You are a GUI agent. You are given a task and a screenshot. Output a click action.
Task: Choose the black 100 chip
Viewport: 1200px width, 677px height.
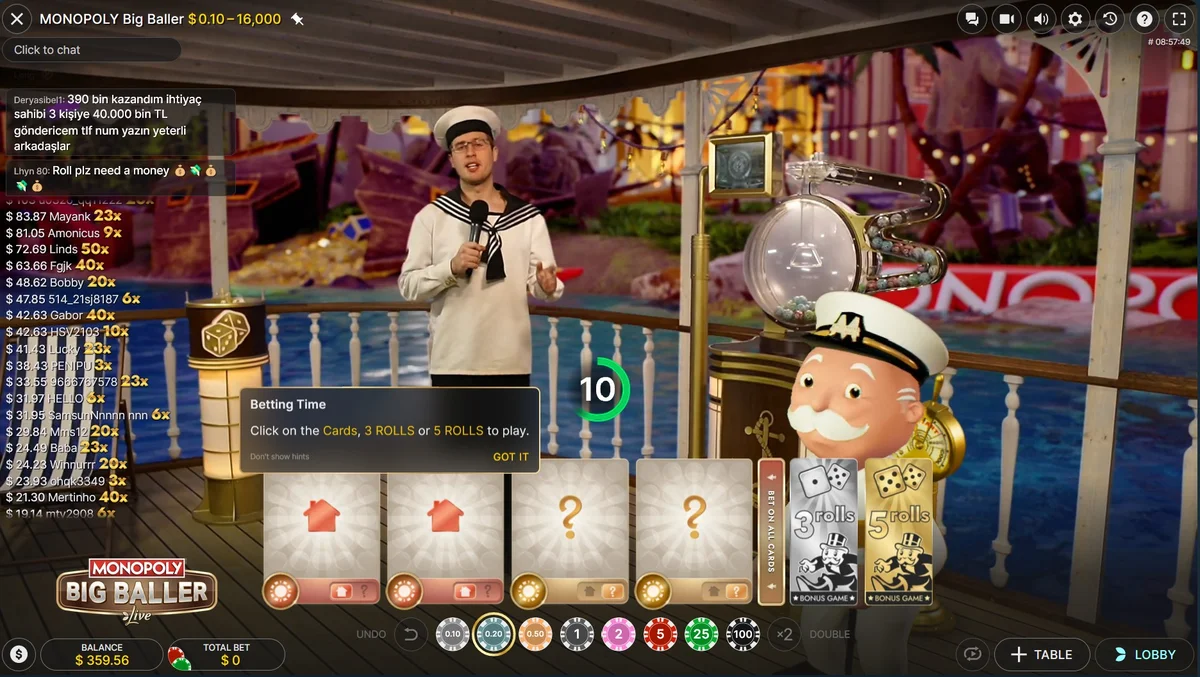743,634
